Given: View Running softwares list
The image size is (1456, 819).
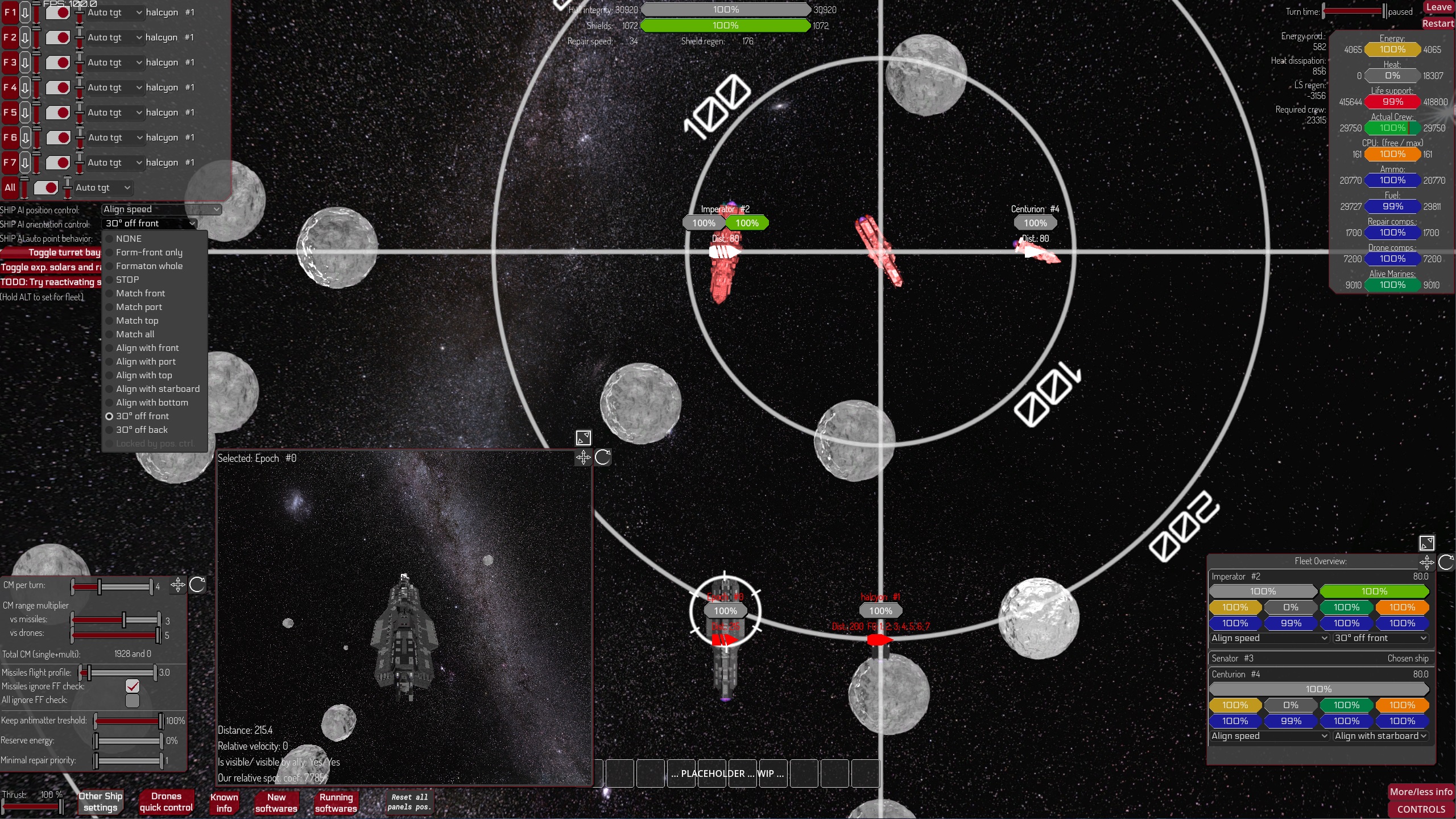Looking at the screenshot, I should tap(336, 803).
